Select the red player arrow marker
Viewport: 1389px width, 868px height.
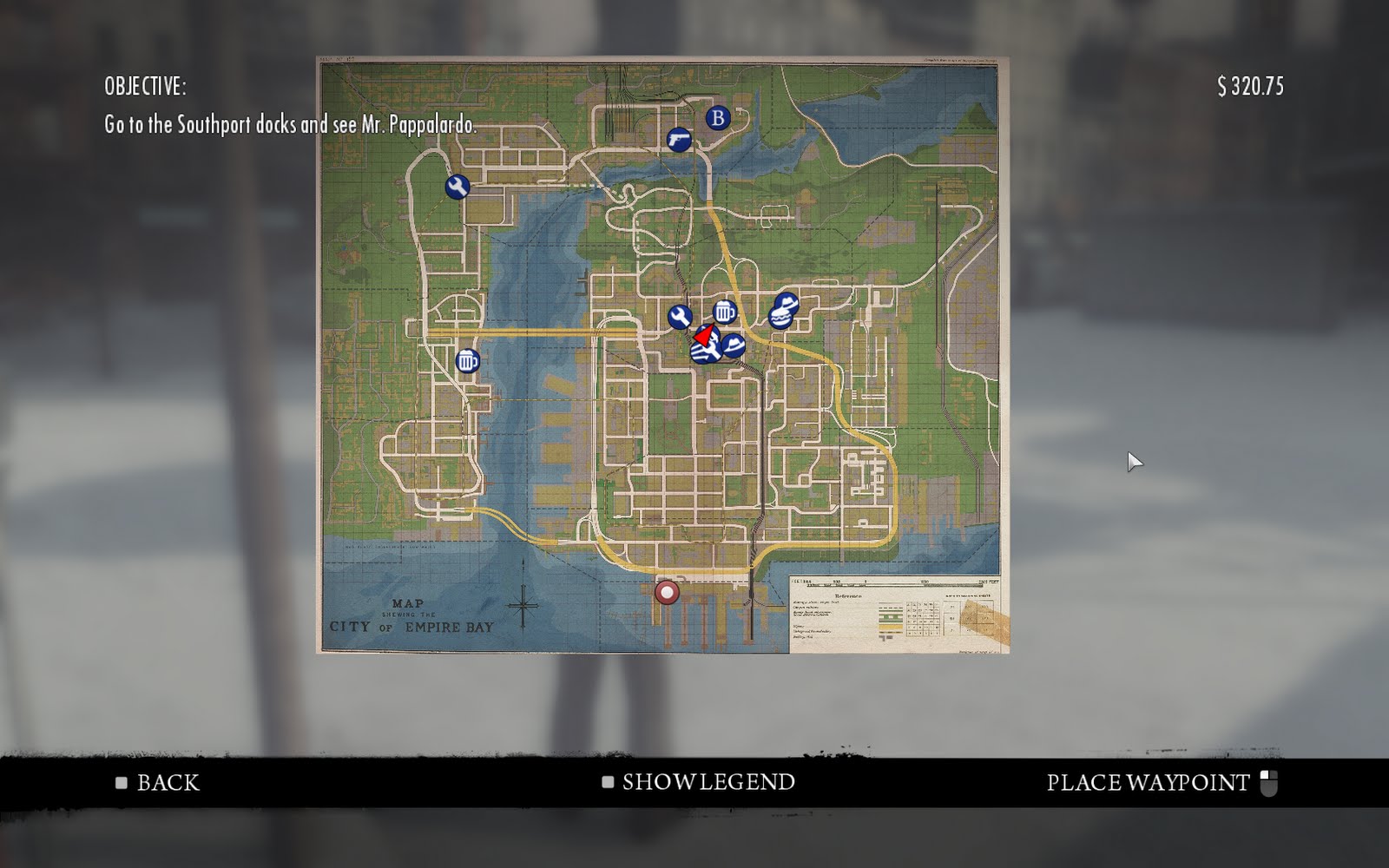pos(704,334)
